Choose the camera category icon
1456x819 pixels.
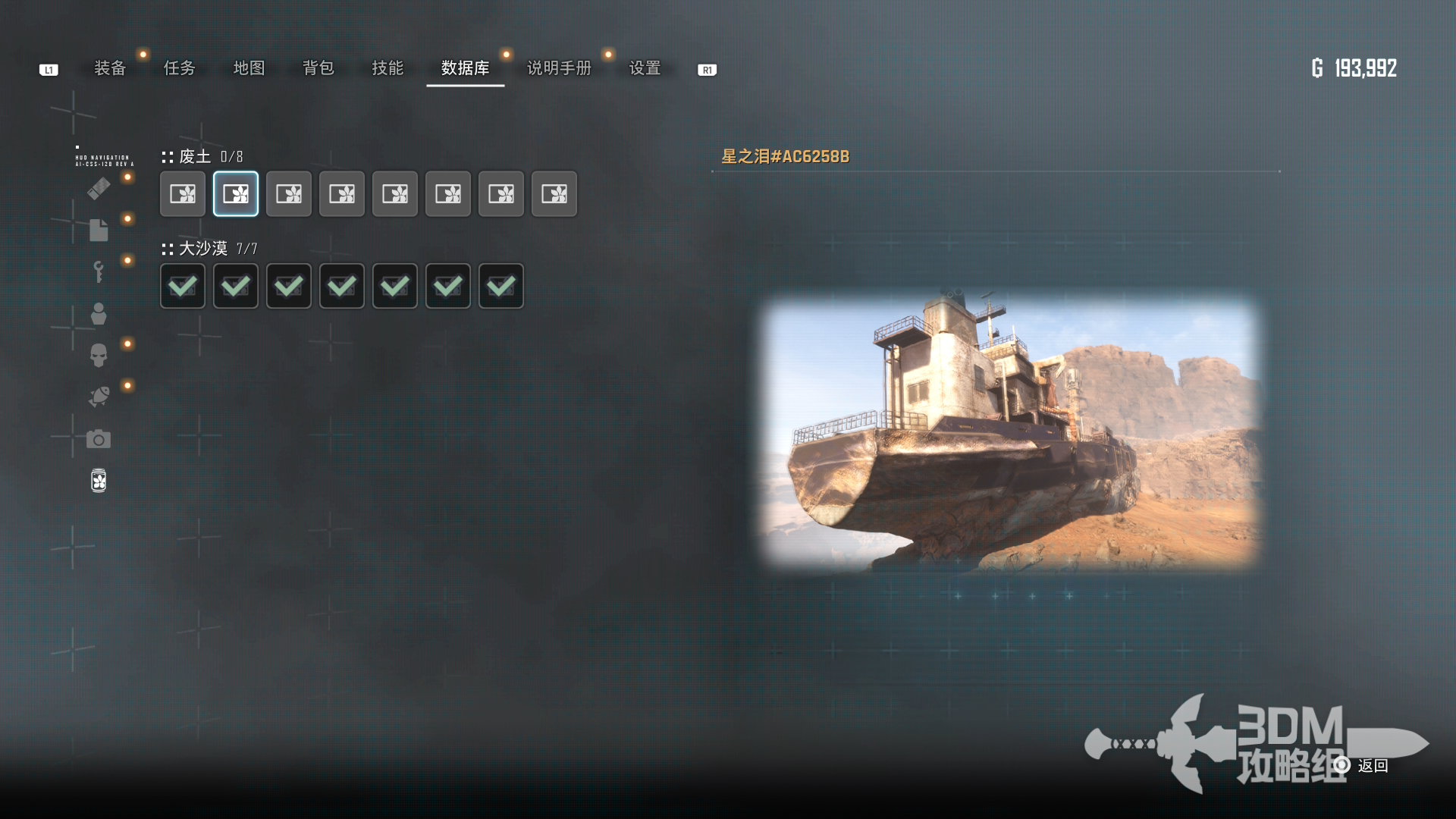coord(99,439)
